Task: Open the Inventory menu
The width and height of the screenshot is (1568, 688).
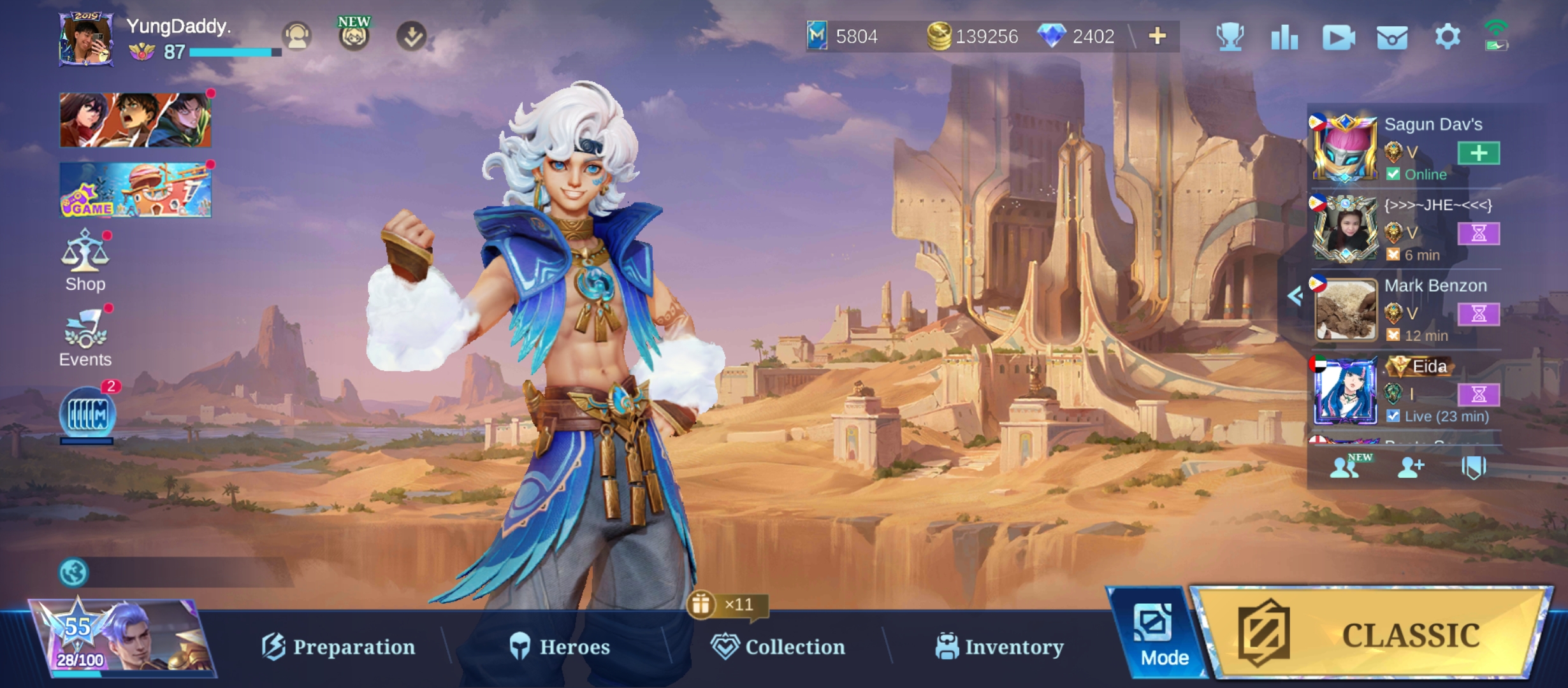Action: pyautogui.click(x=999, y=647)
